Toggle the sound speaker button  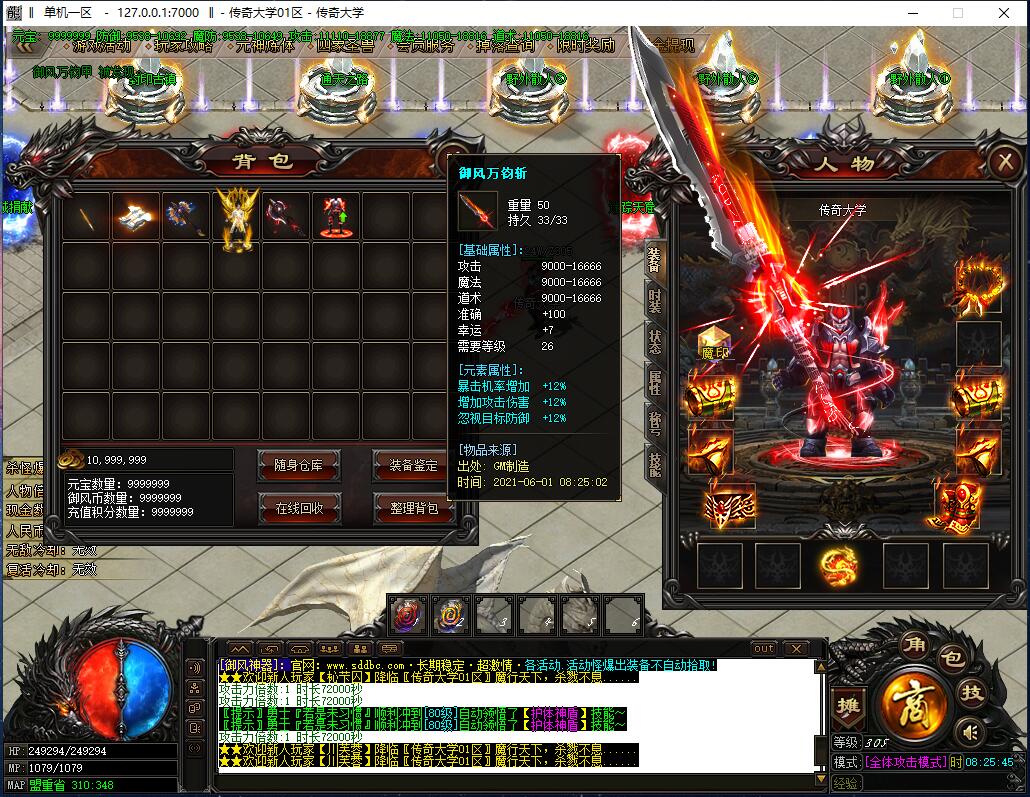[x=968, y=733]
